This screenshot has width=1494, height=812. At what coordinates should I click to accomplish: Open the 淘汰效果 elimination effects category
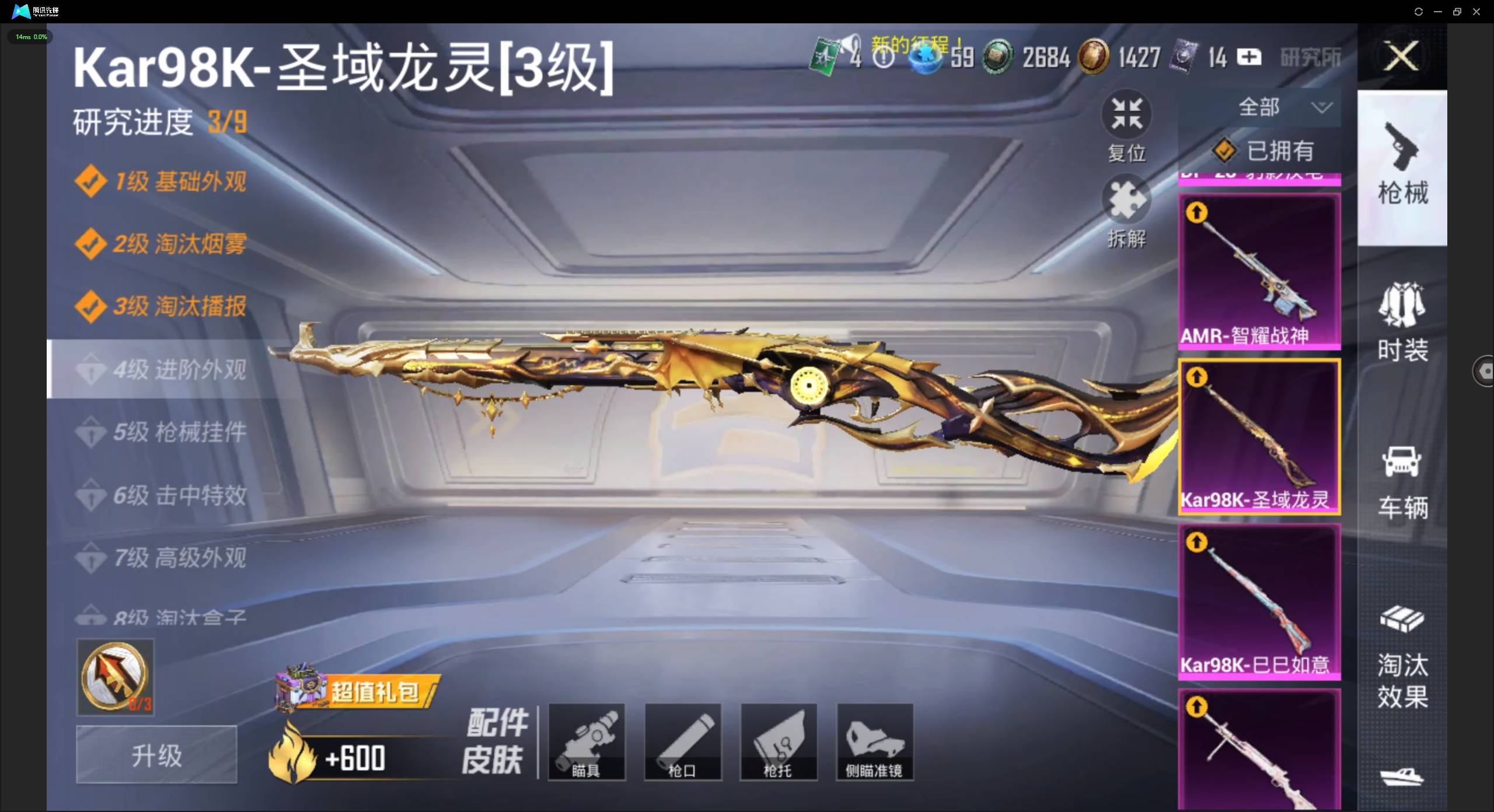click(x=1403, y=656)
